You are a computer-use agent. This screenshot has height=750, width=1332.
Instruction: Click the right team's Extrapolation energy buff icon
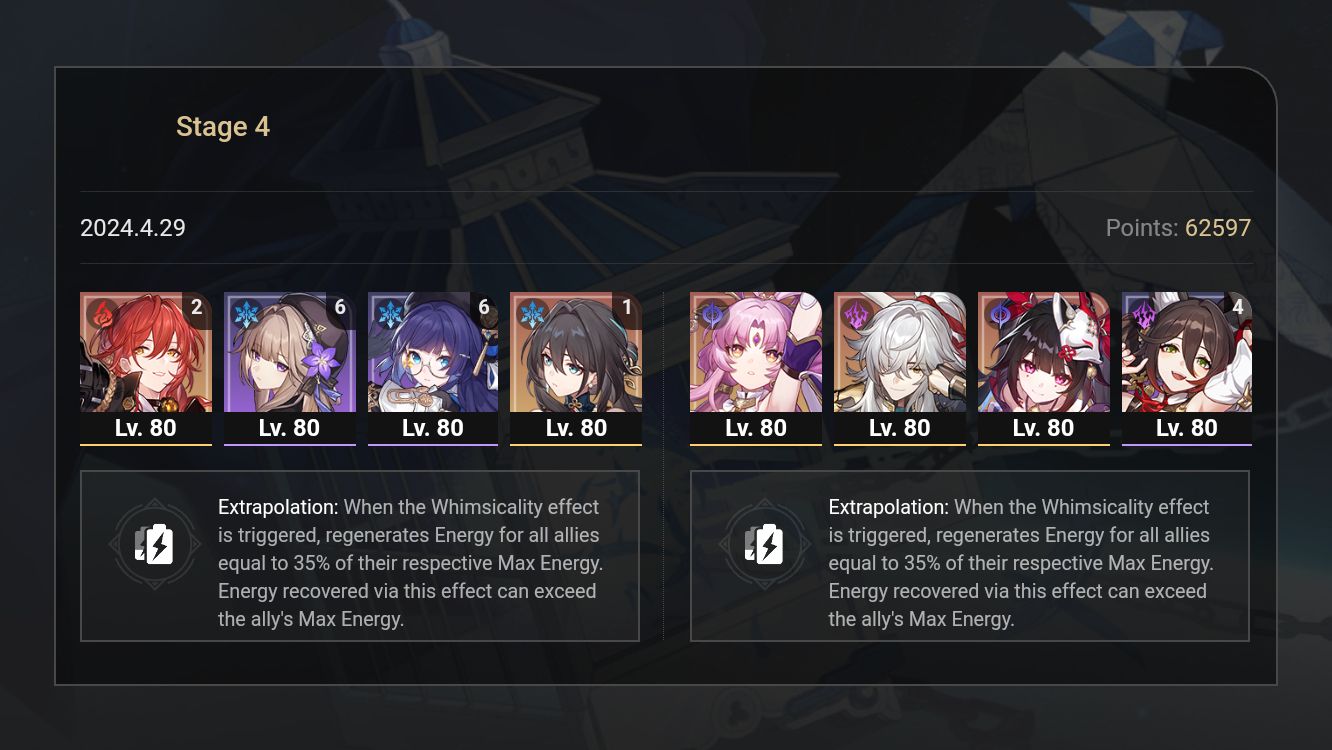pyautogui.click(x=765, y=544)
